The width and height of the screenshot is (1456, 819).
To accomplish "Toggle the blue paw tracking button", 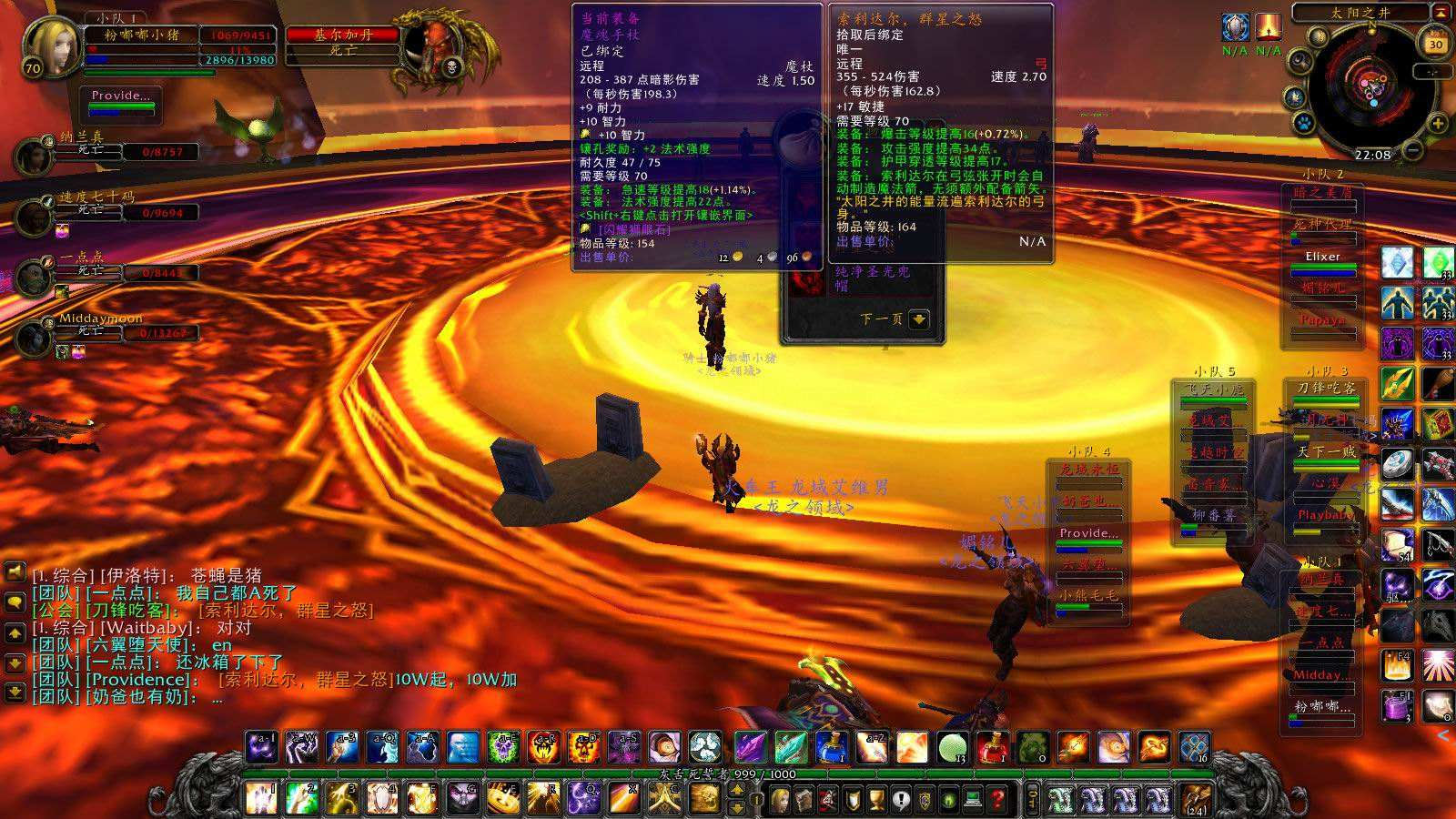I will pos(1304,122).
